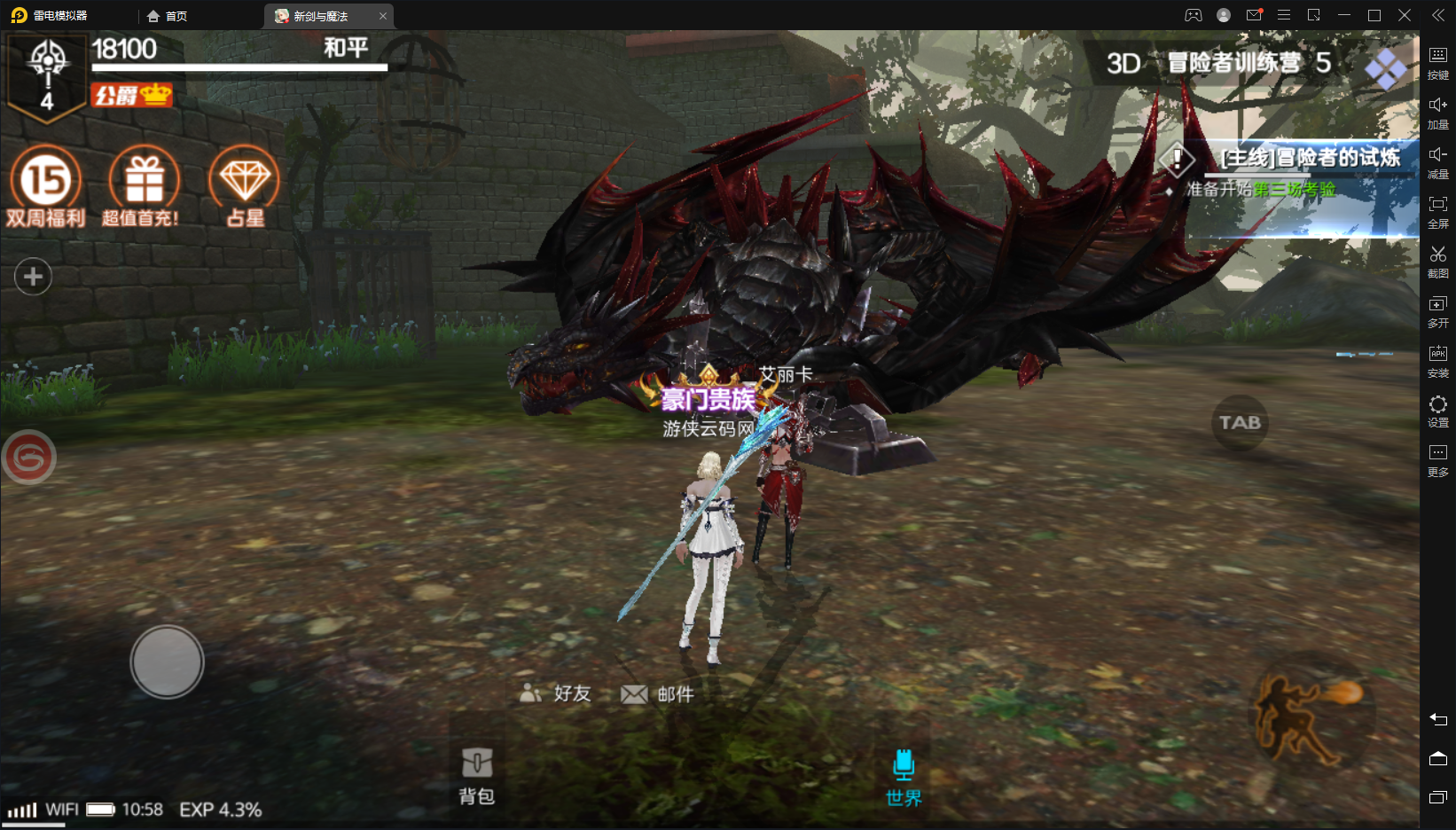1456x830 pixels.
Task: Open the purple diamond menu icon
Action: [1385, 67]
